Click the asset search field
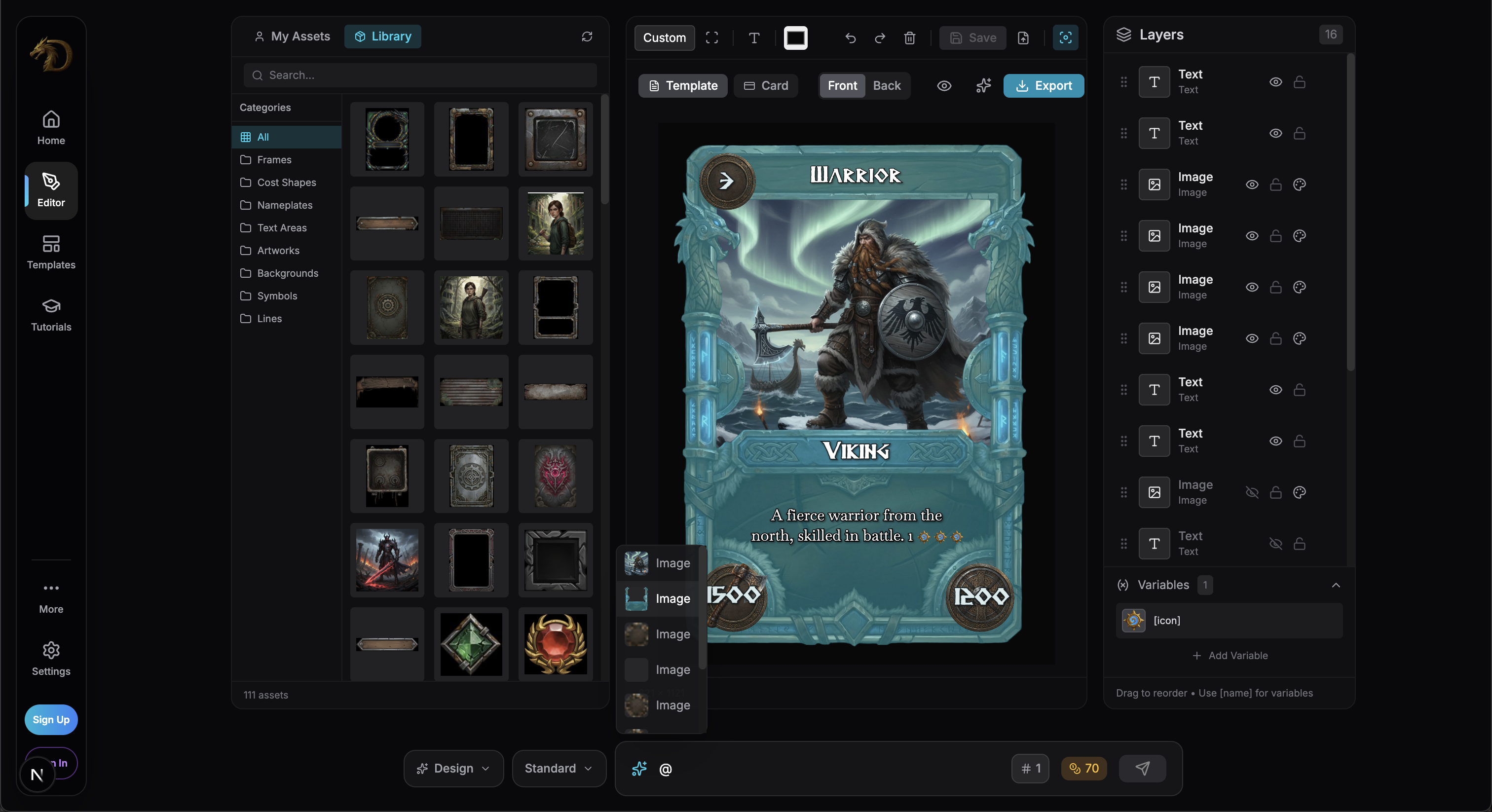Screen dimensions: 1492x812 (x=419, y=75)
